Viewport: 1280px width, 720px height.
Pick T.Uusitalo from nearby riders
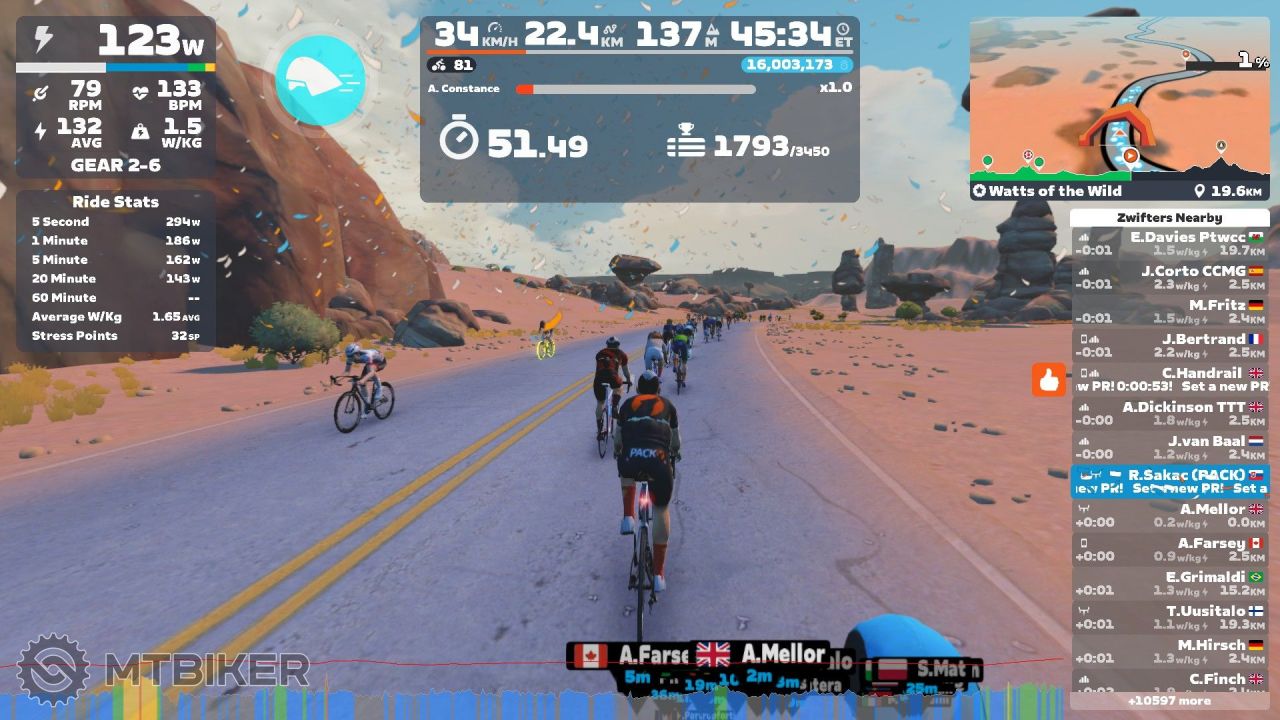pos(1169,618)
